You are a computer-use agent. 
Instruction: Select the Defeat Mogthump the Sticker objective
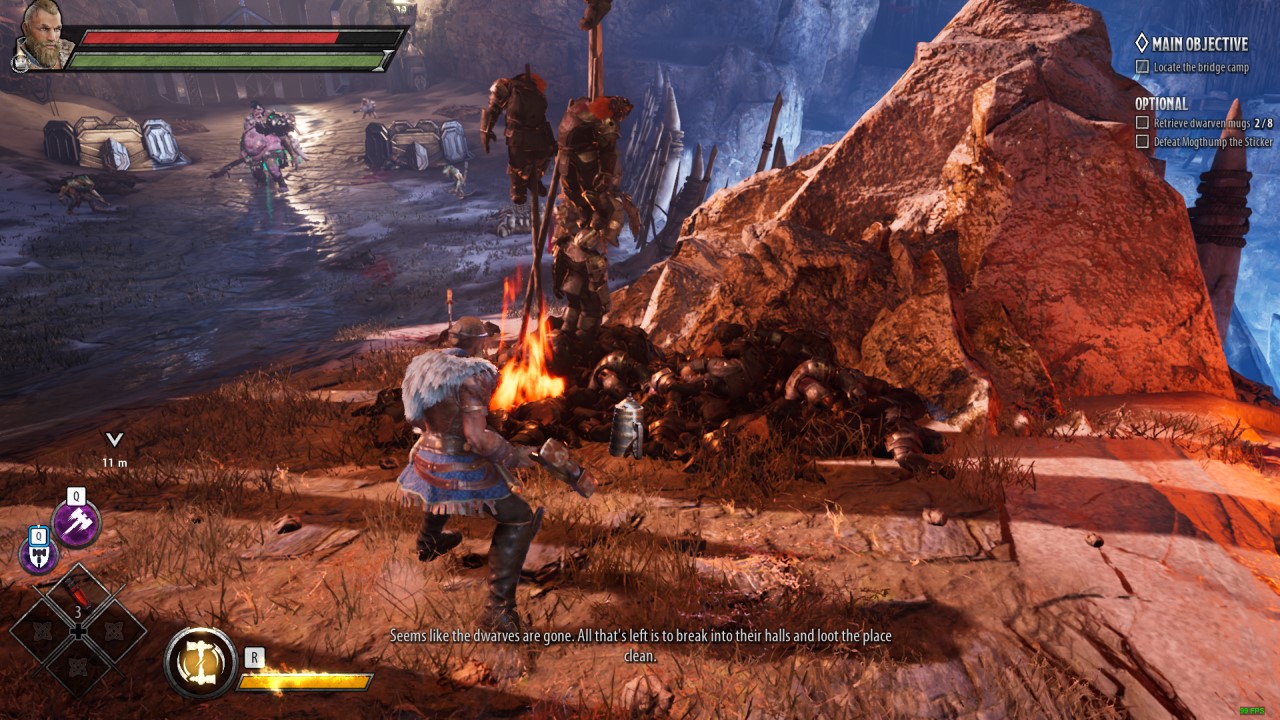coord(1212,142)
